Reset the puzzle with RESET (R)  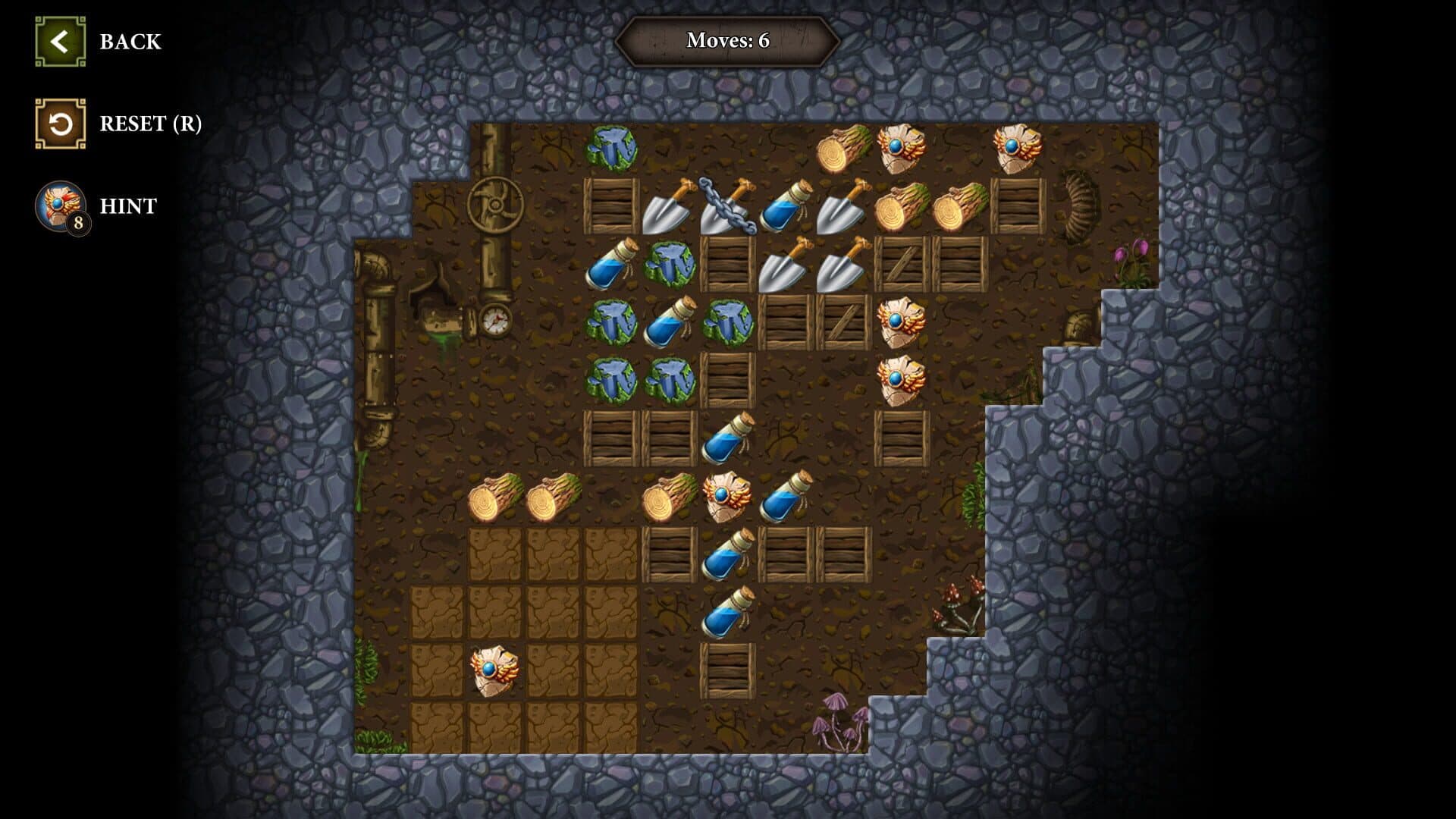click(x=60, y=124)
